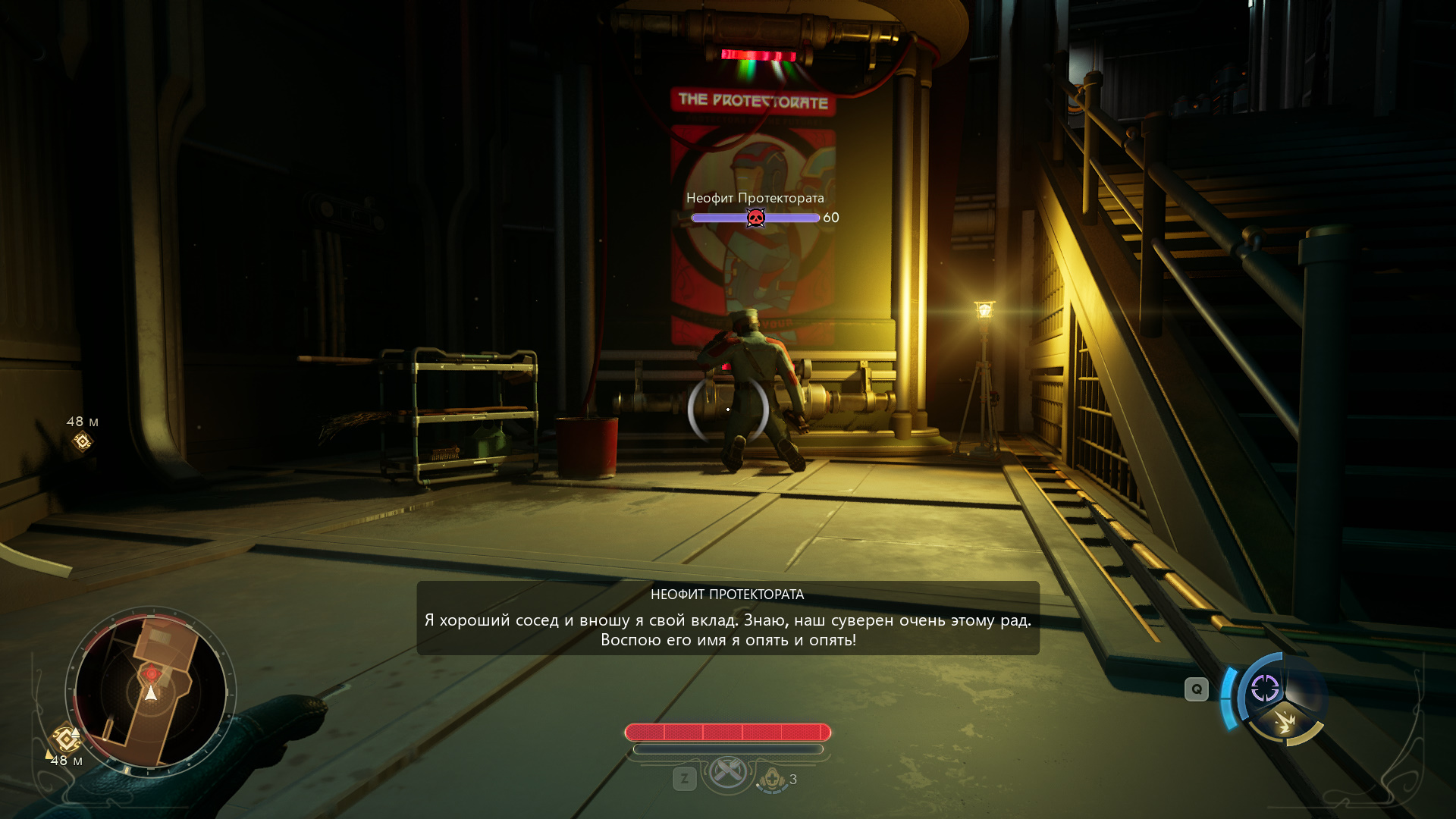This screenshot has height=819, width=1456.
Task: Select the floating 48 m objective waypoint
Action: coord(82,441)
